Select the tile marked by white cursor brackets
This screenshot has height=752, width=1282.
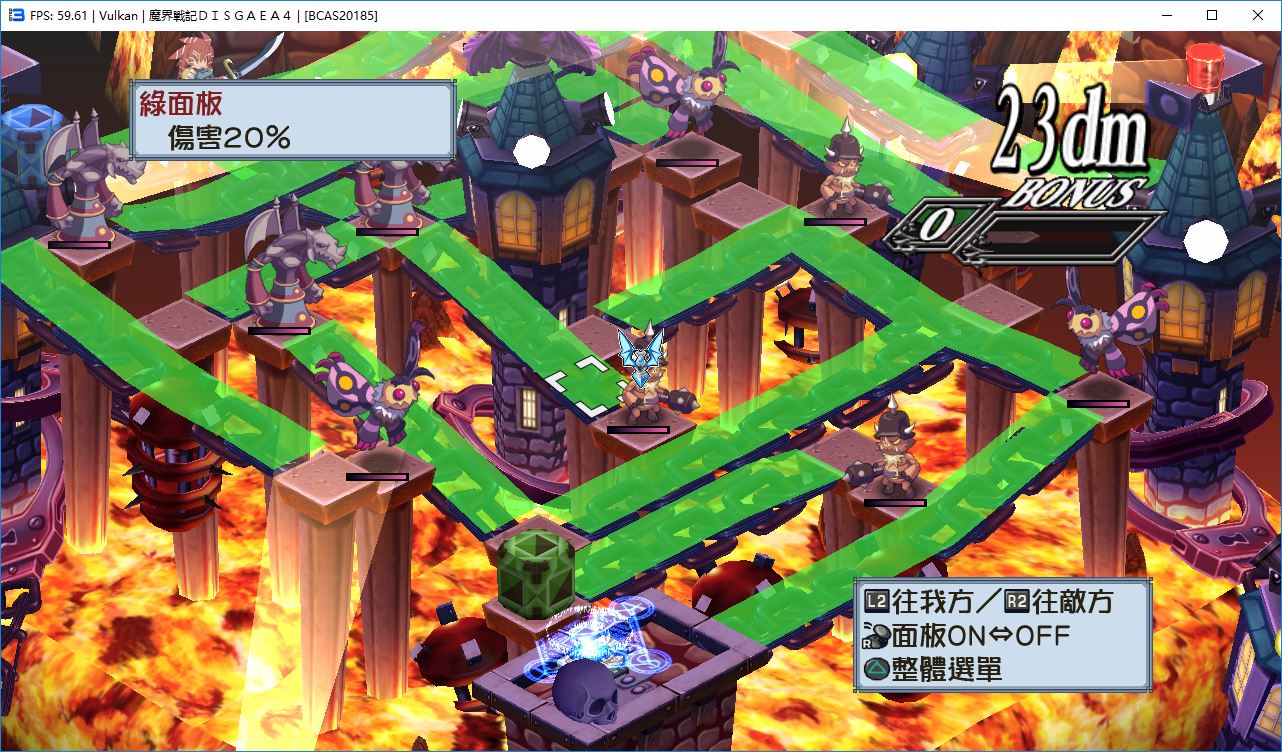(590, 385)
